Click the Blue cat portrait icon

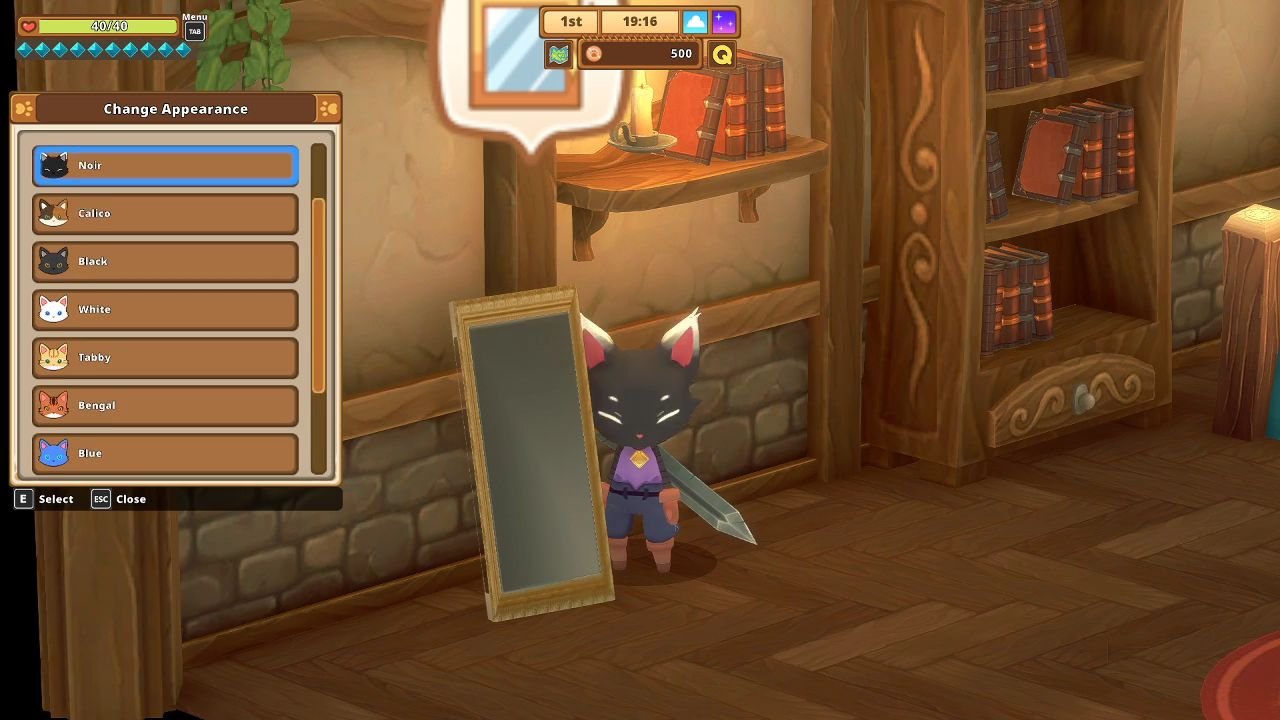53,453
